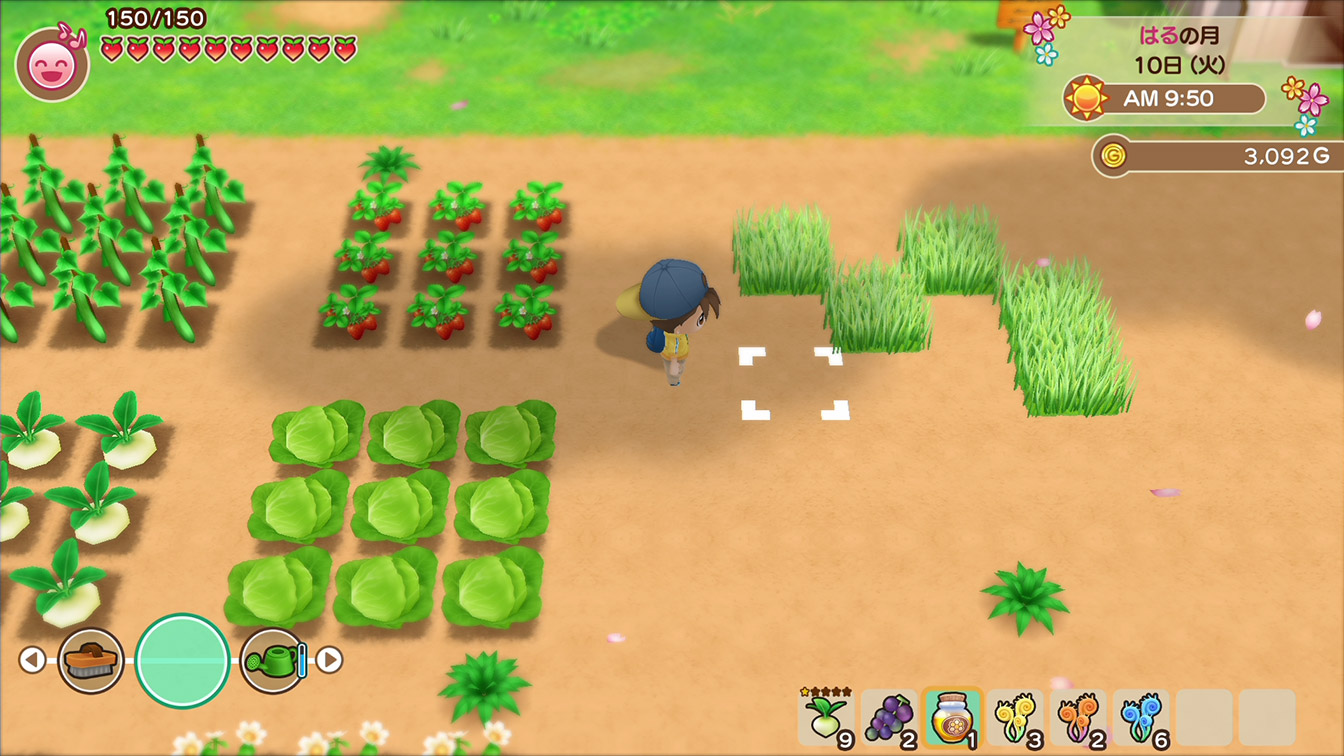Click the right tool-cycle arrow

[x=329, y=660]
